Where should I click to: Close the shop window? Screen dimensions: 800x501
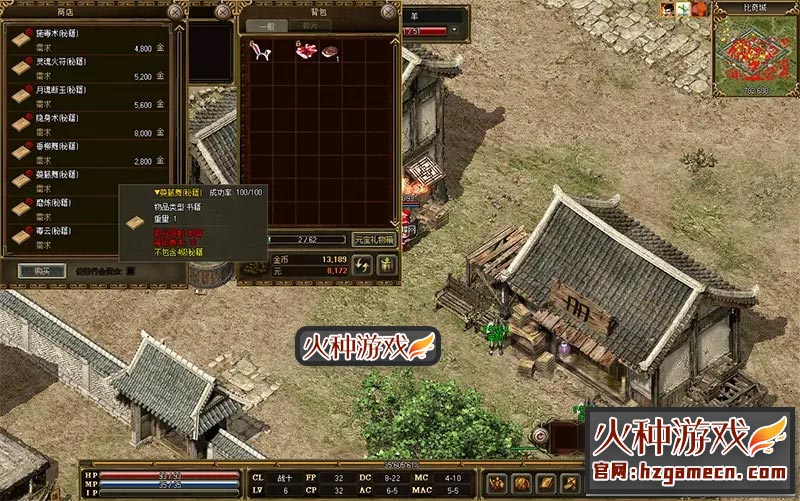pyautogui.click(x=176, y=12)
